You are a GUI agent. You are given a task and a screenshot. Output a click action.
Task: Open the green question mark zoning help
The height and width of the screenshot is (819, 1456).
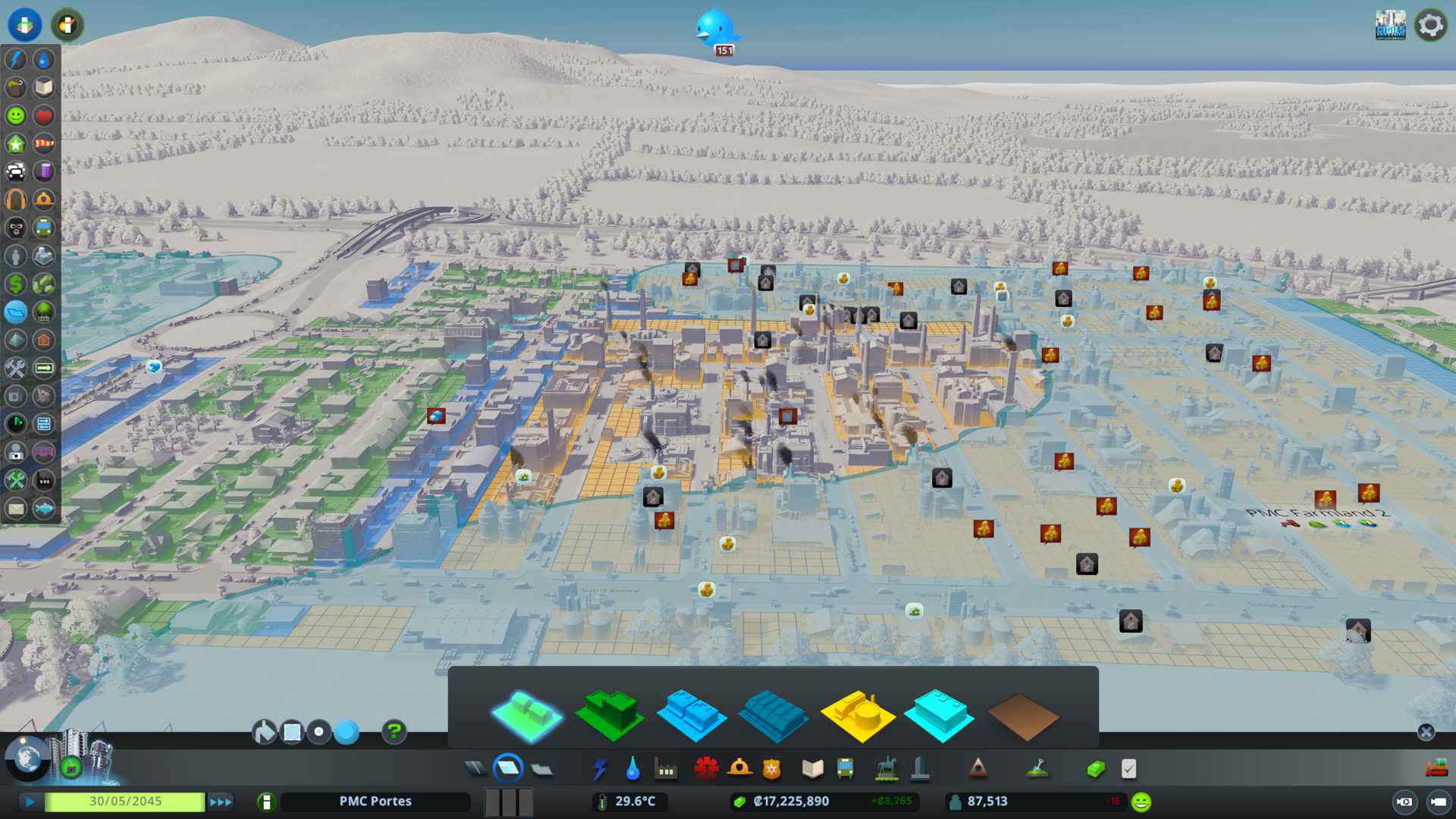pyautogui.click(x=394, y=732)
